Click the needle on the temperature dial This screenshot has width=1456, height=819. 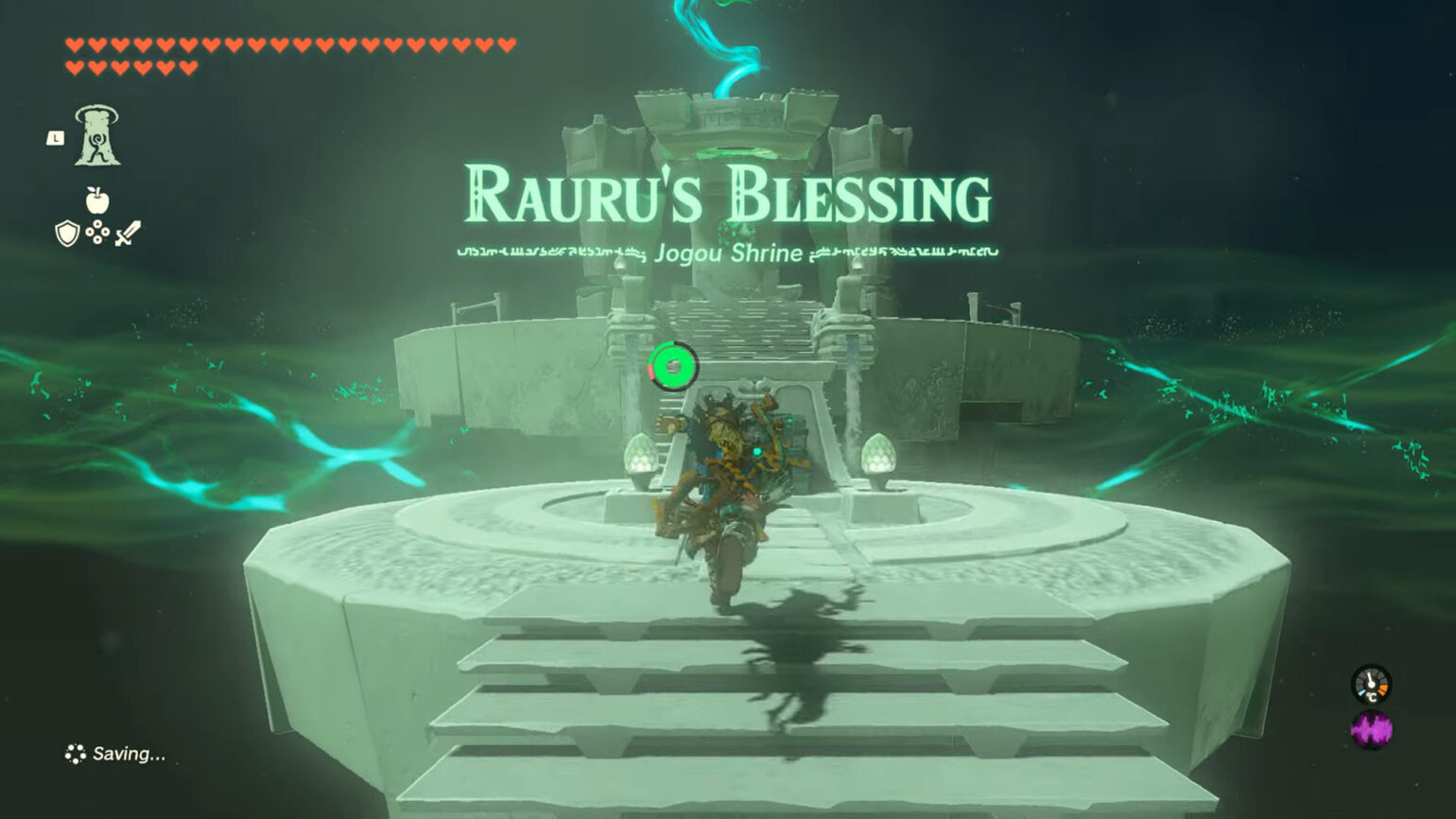point(1369,675)
